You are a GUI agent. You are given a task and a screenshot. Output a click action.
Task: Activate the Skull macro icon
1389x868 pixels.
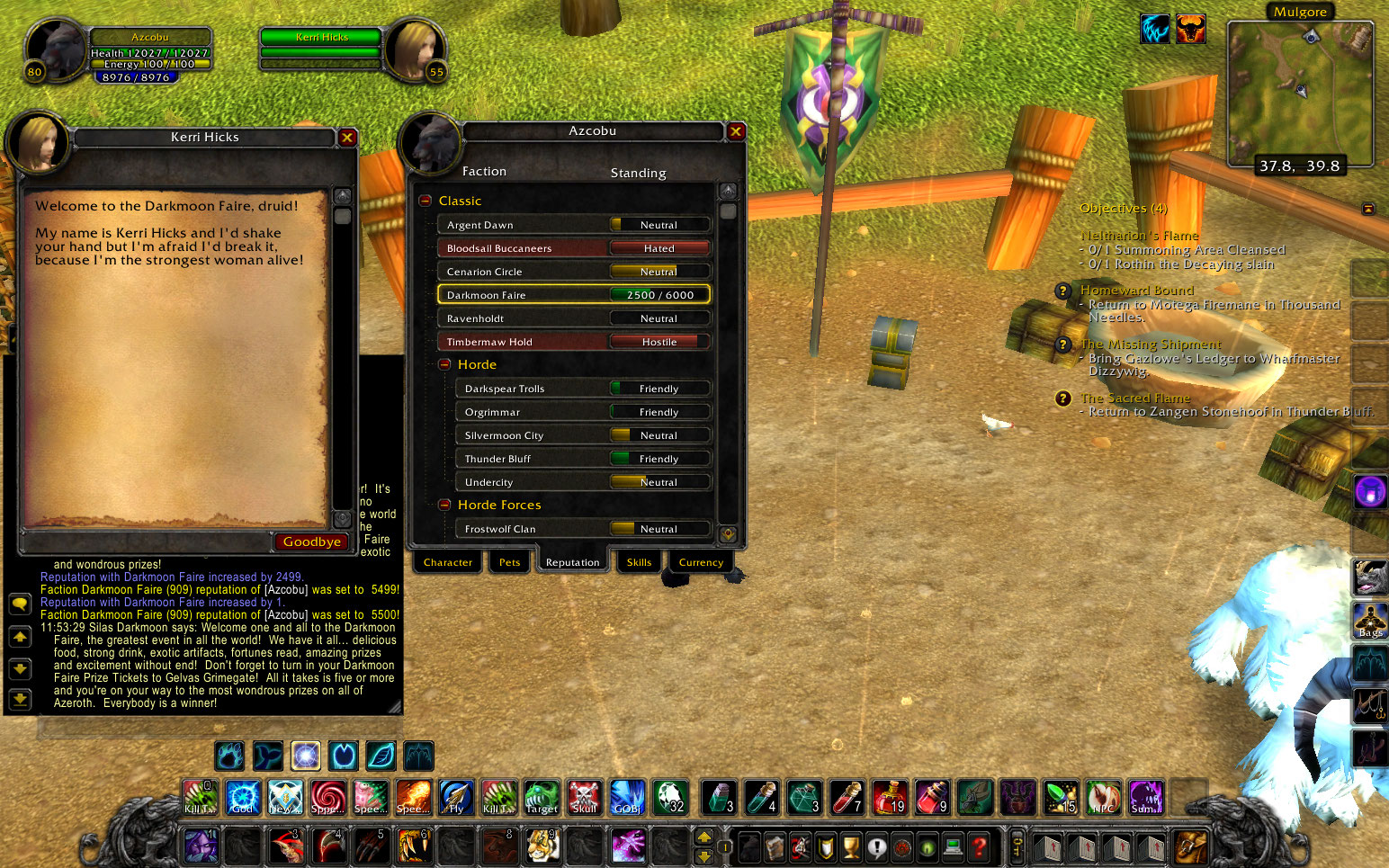click(x=584, y=798)
